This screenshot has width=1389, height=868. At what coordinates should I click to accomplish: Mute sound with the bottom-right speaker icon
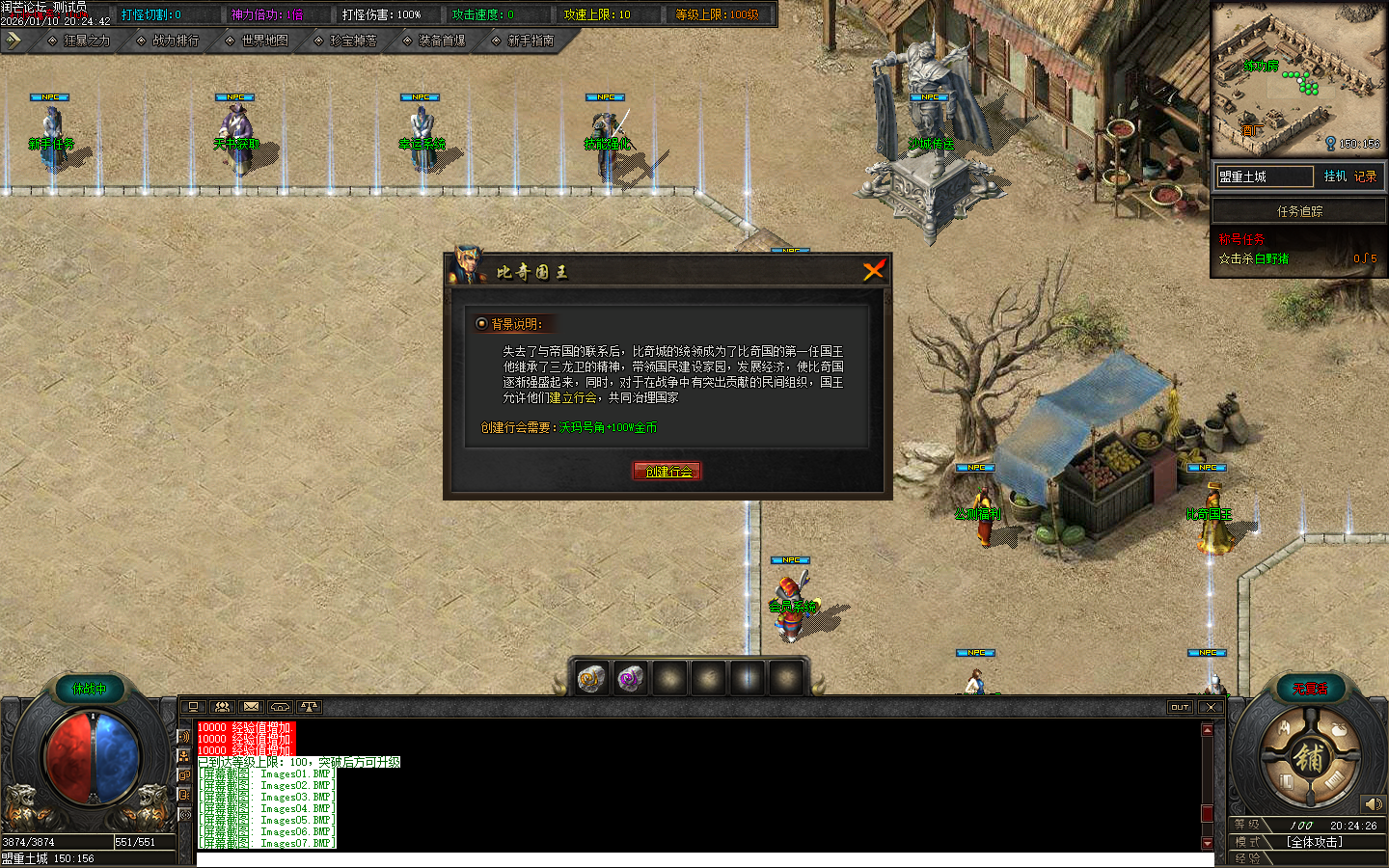[x=1375, y=803]
